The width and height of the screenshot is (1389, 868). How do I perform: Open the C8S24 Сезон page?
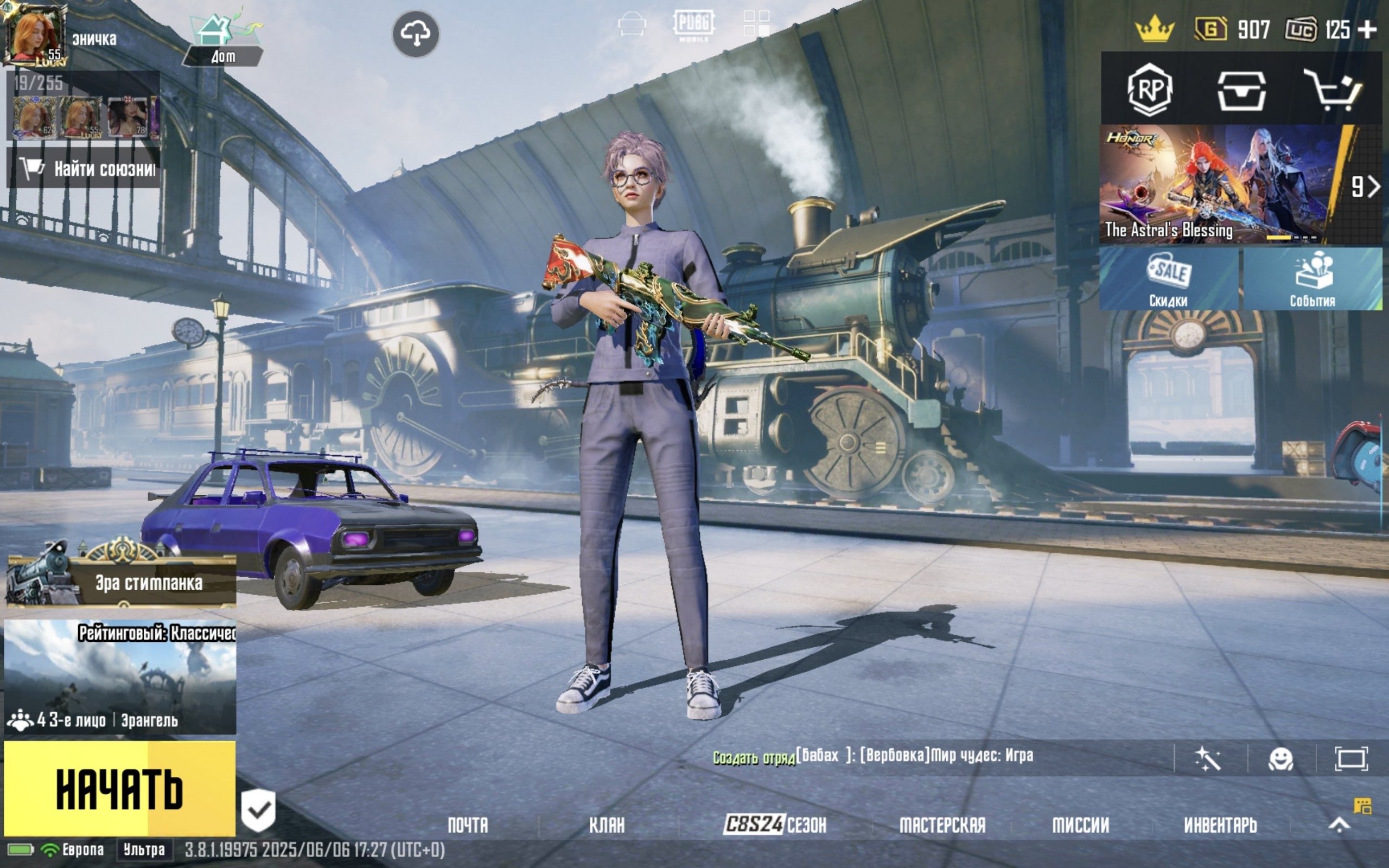[x=775, y=825]
